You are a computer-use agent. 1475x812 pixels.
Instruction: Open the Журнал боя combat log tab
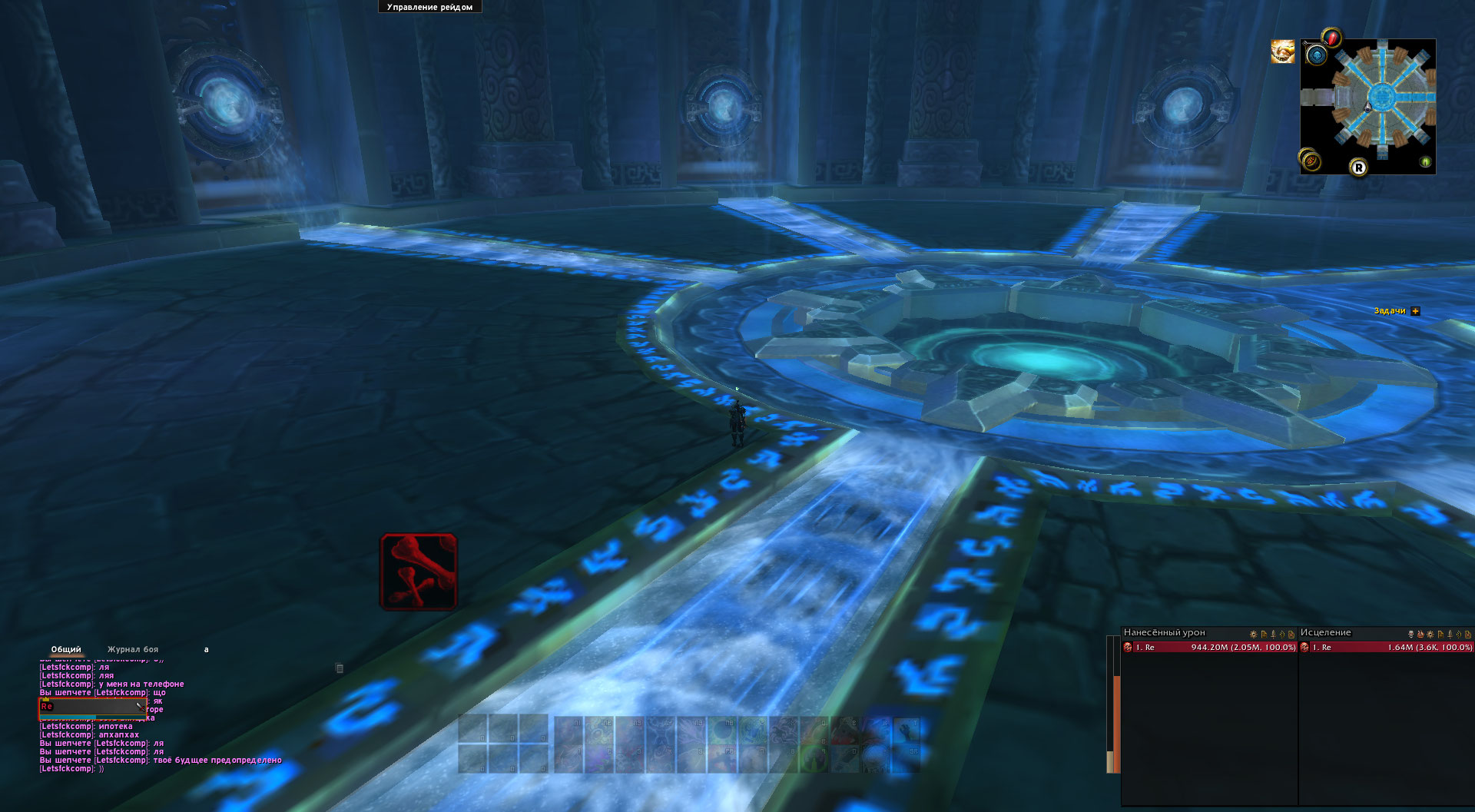133,650
